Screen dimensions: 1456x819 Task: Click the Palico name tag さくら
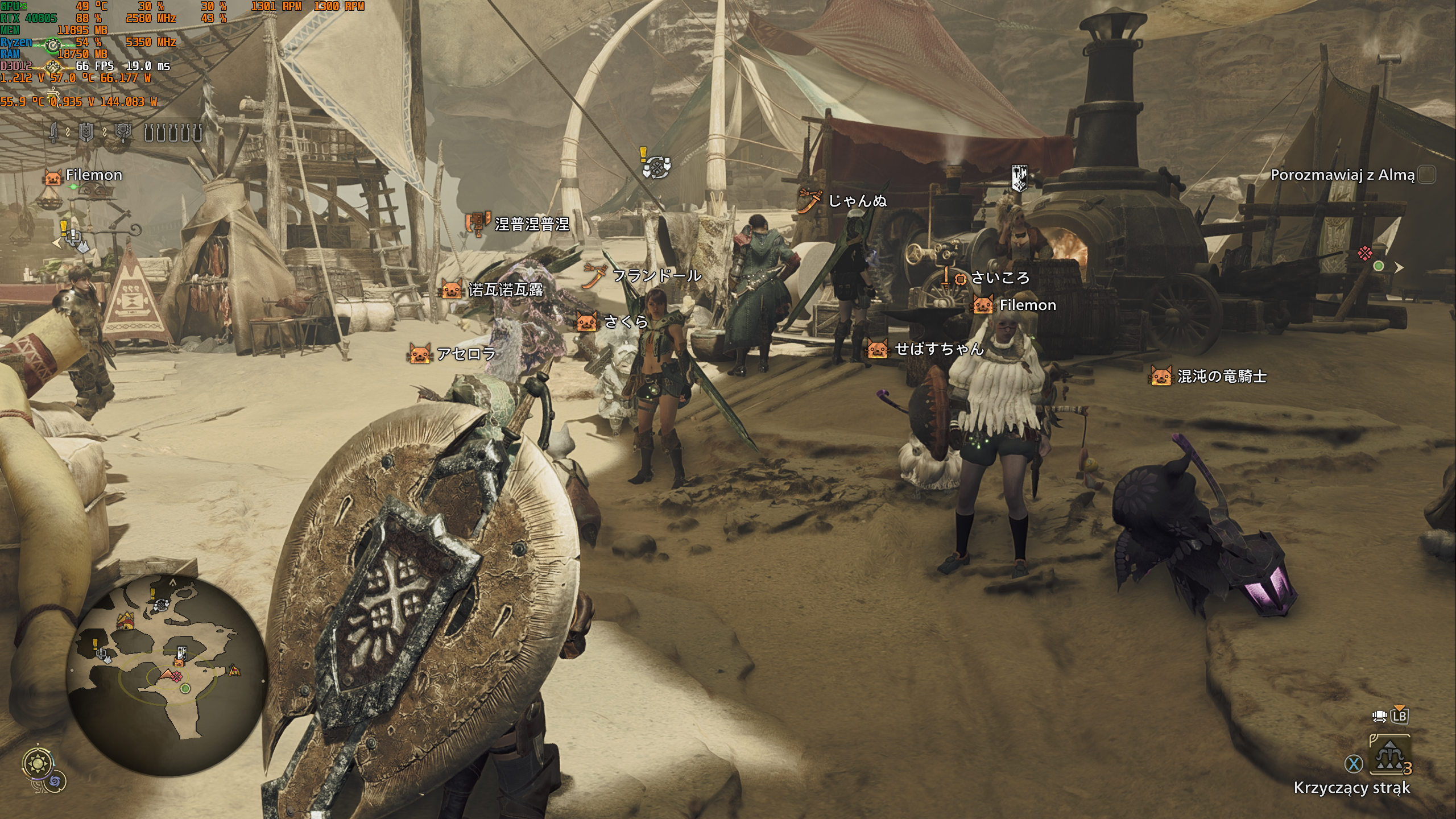pyautogui.click(x=626, y=322)
